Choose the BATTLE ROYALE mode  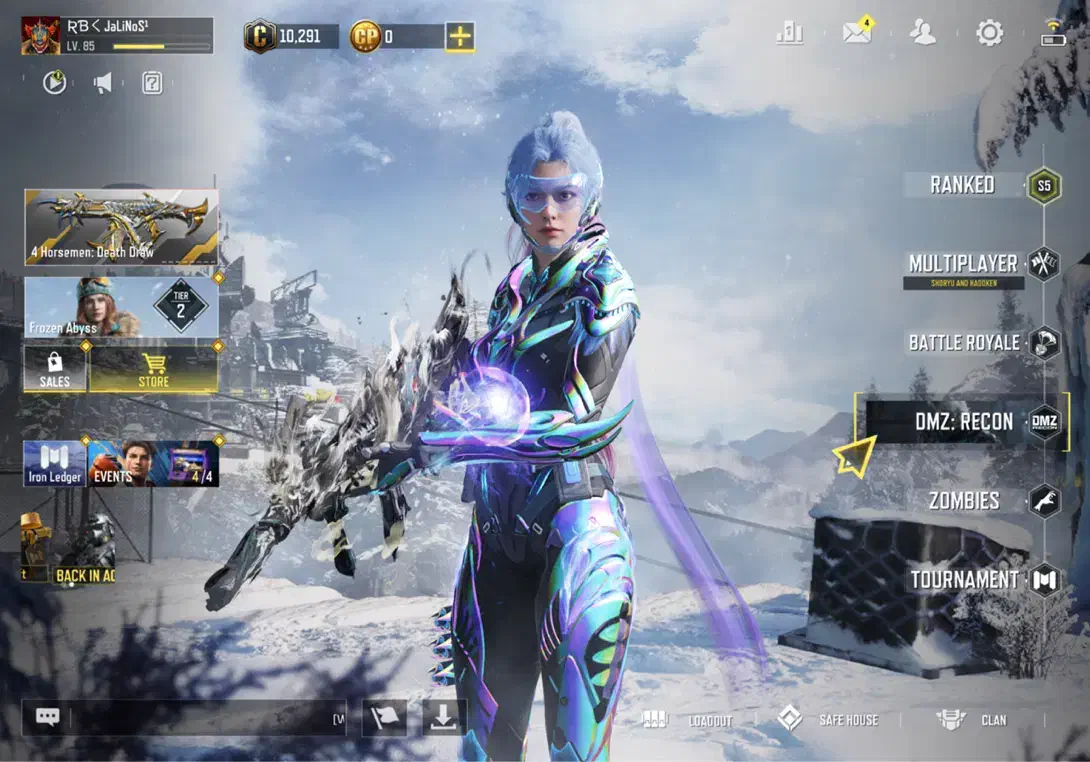click(x=964, y=343)
